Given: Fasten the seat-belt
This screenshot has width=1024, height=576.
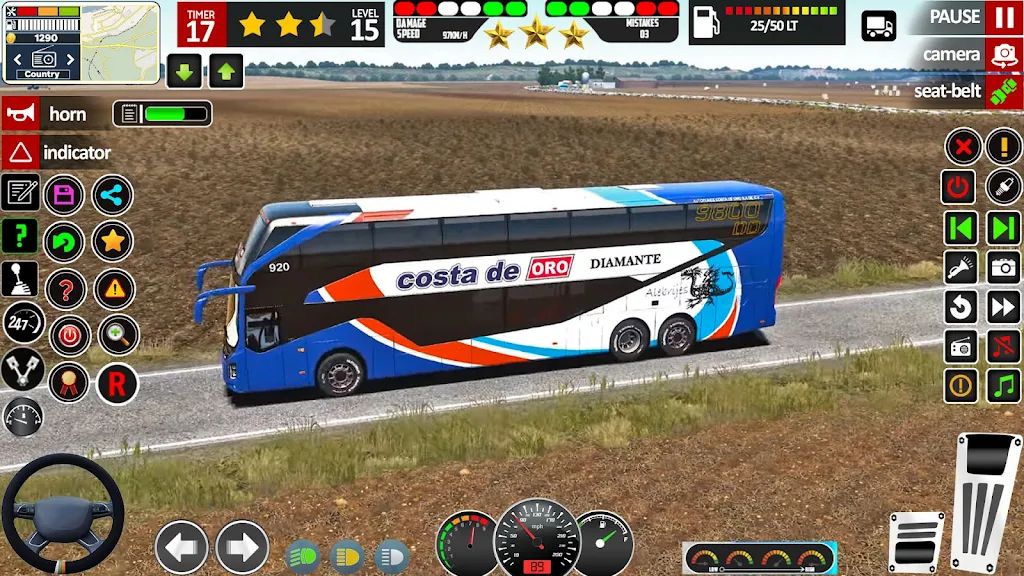Looking at the screenshot, I should 1003,92.
